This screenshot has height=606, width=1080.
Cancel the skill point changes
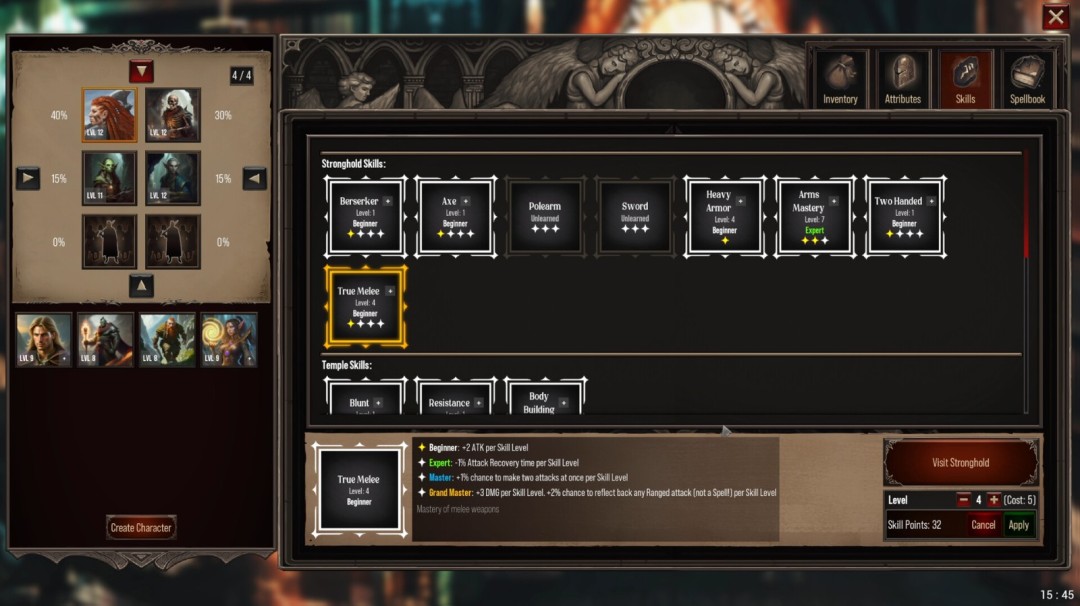[x=983, y=525]
